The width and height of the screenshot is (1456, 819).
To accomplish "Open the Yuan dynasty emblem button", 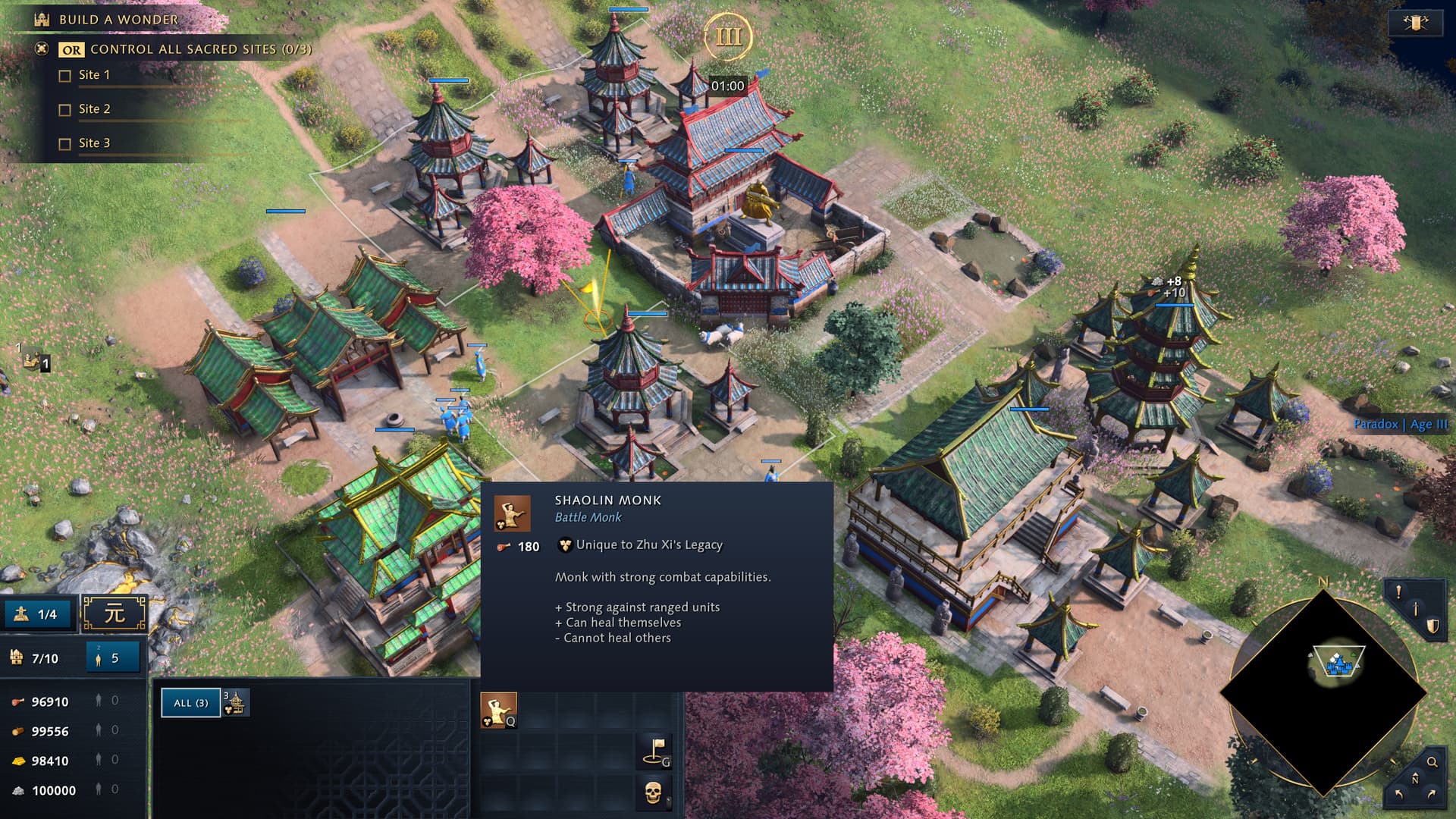I will (x=115, y=613).
